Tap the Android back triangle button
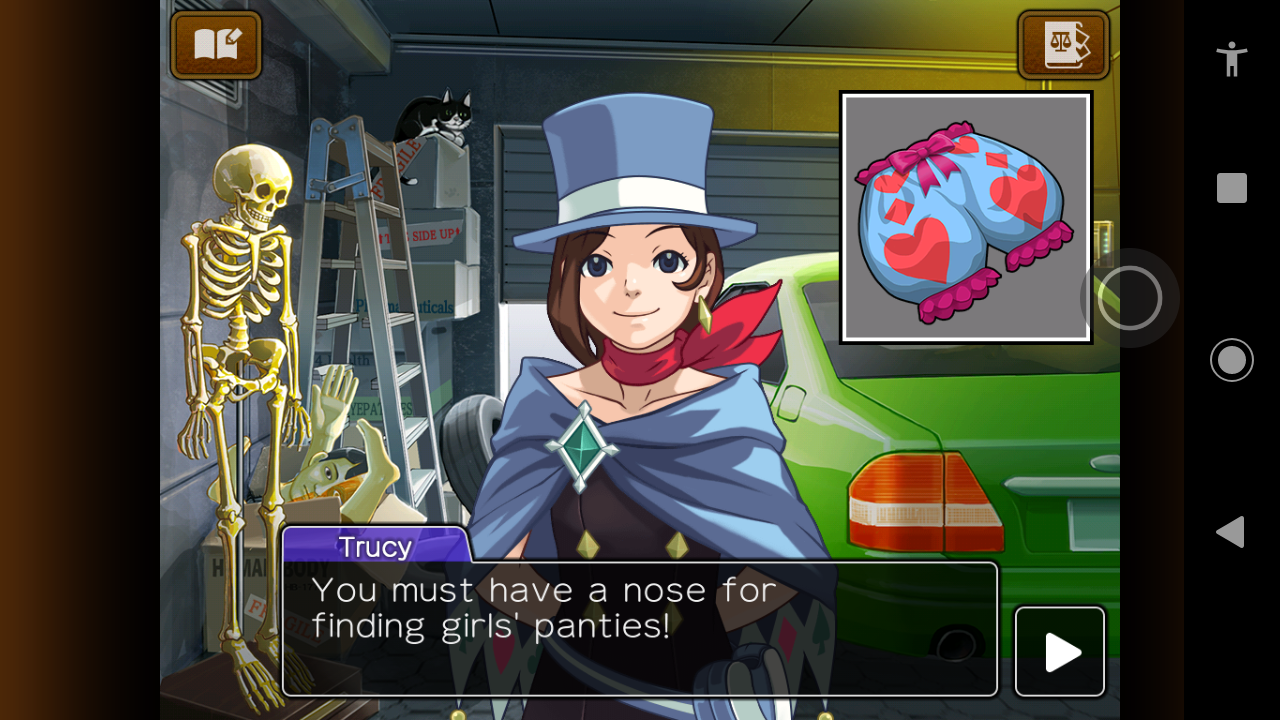This screenshot has height=720, width=1280. point(1231,532)
